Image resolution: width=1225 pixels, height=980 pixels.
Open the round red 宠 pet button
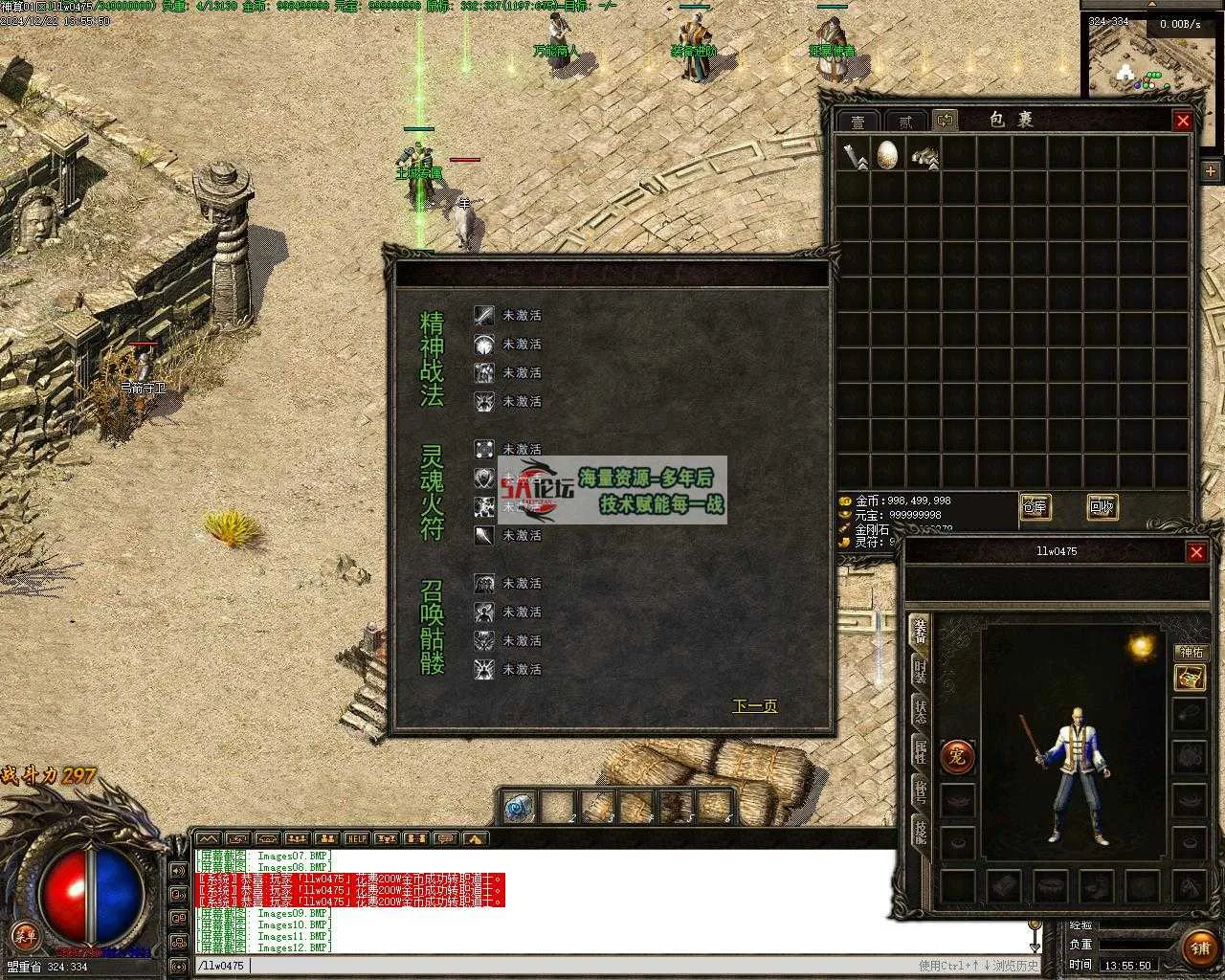point(957,757)
